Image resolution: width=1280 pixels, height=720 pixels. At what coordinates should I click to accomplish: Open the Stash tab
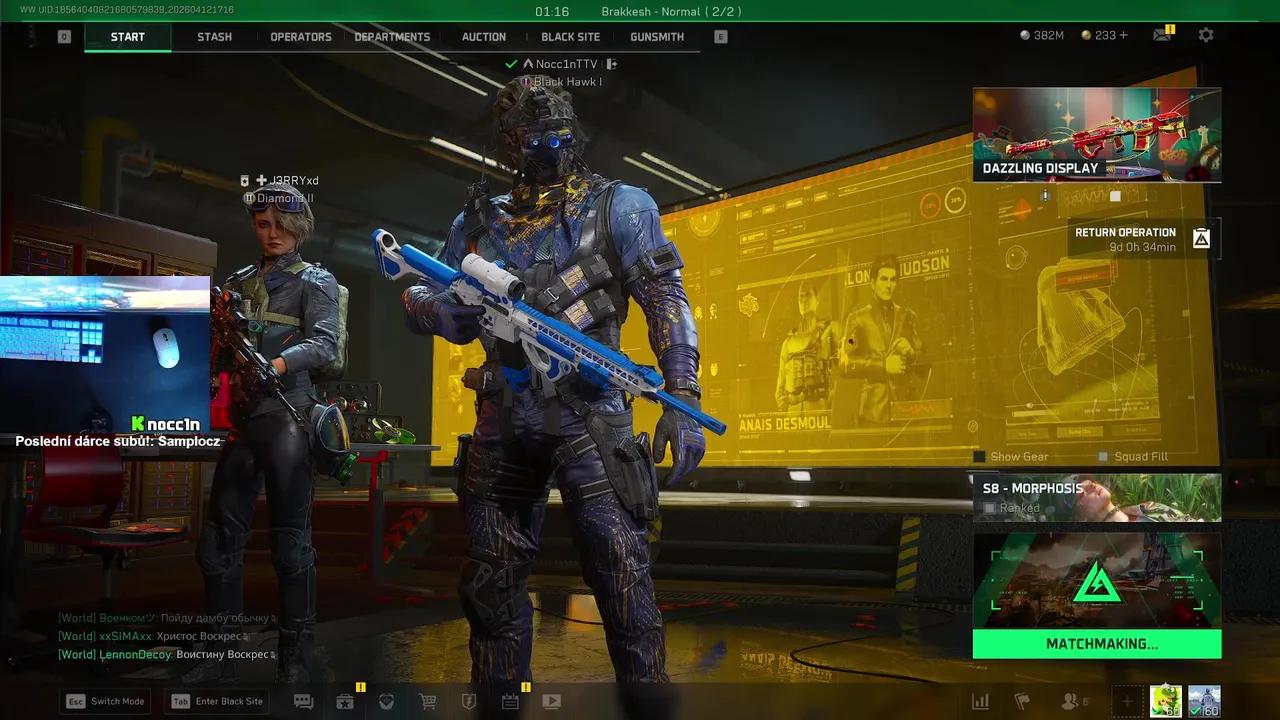click(214, 37)
